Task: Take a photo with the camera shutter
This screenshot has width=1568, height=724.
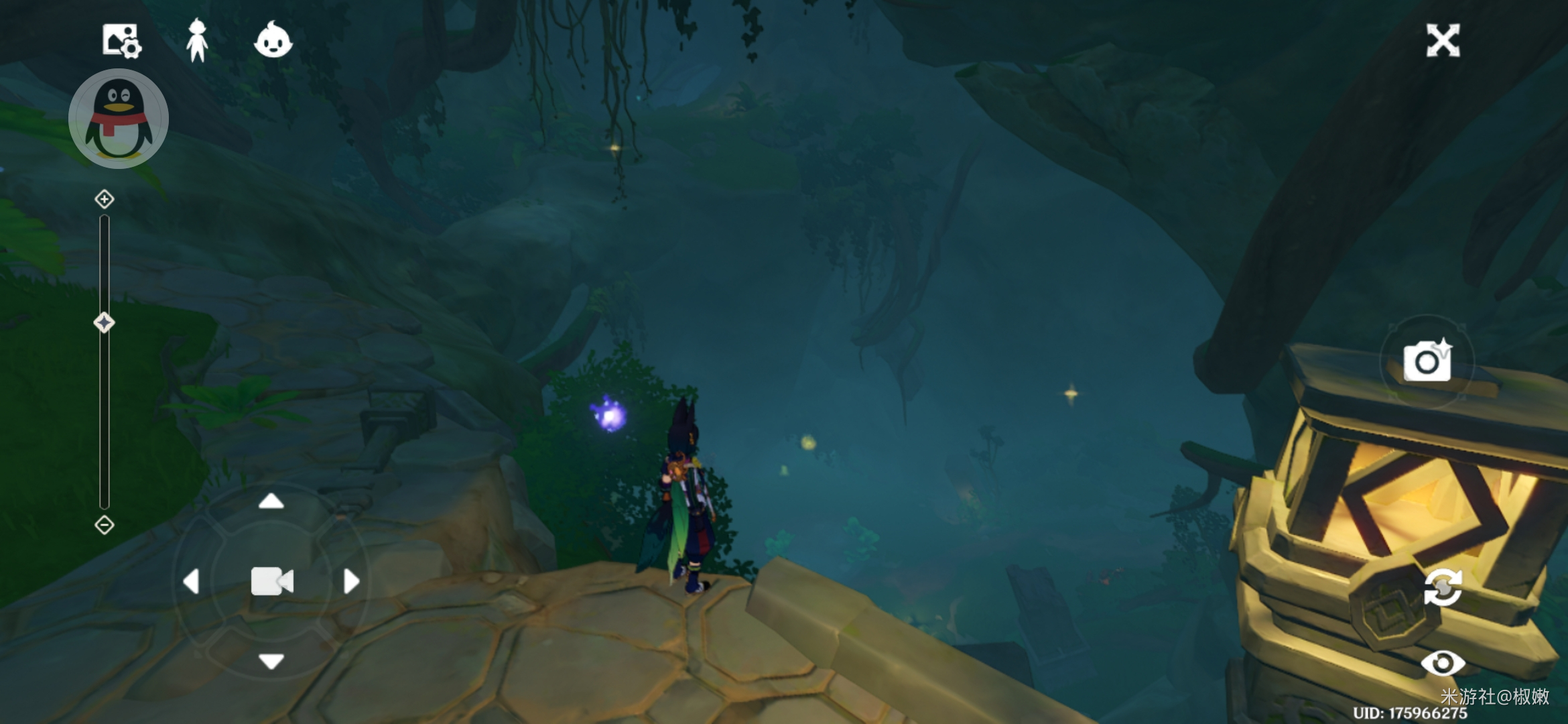Action: (x=1428, y=361)
